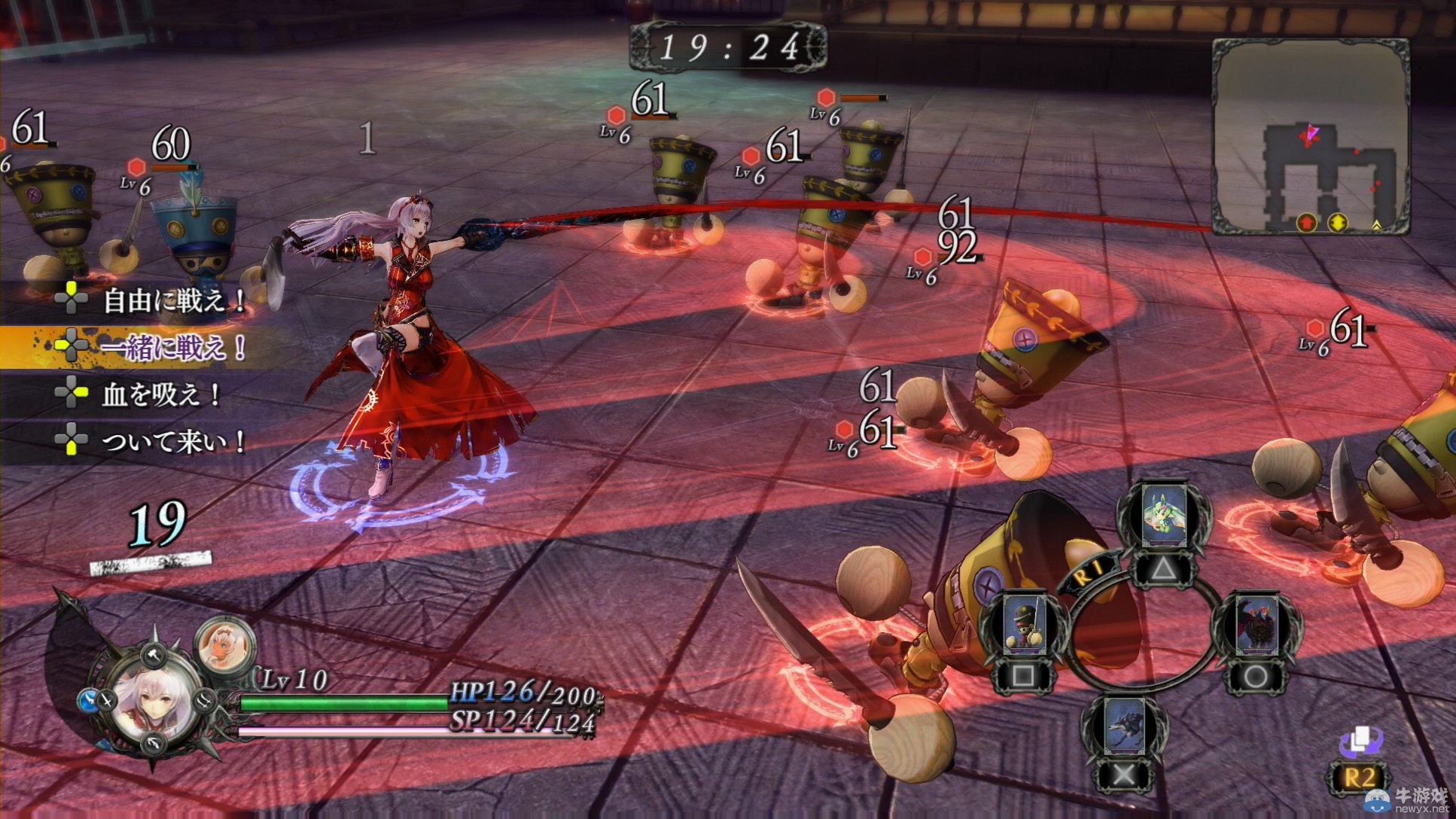
Task: Select the hammer weapon icon
Action: (154, 654)
